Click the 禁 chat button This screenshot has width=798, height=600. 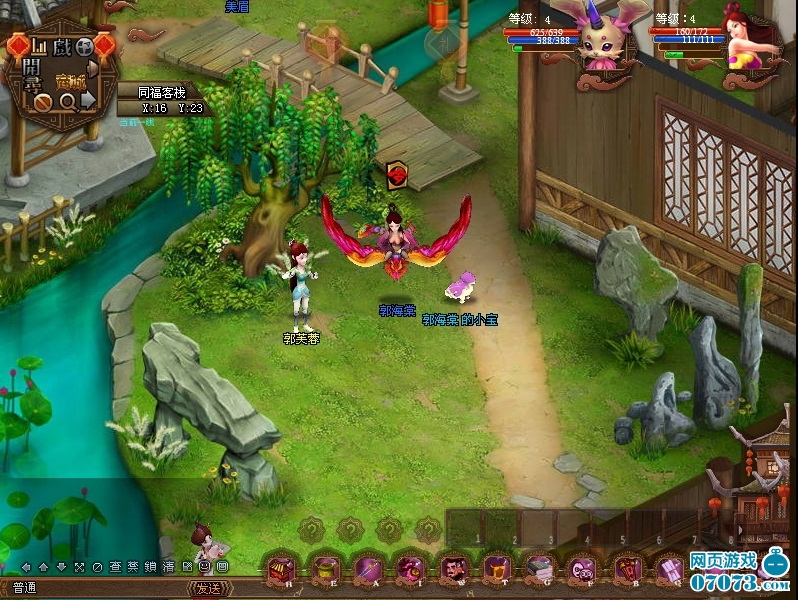(132, 567)
